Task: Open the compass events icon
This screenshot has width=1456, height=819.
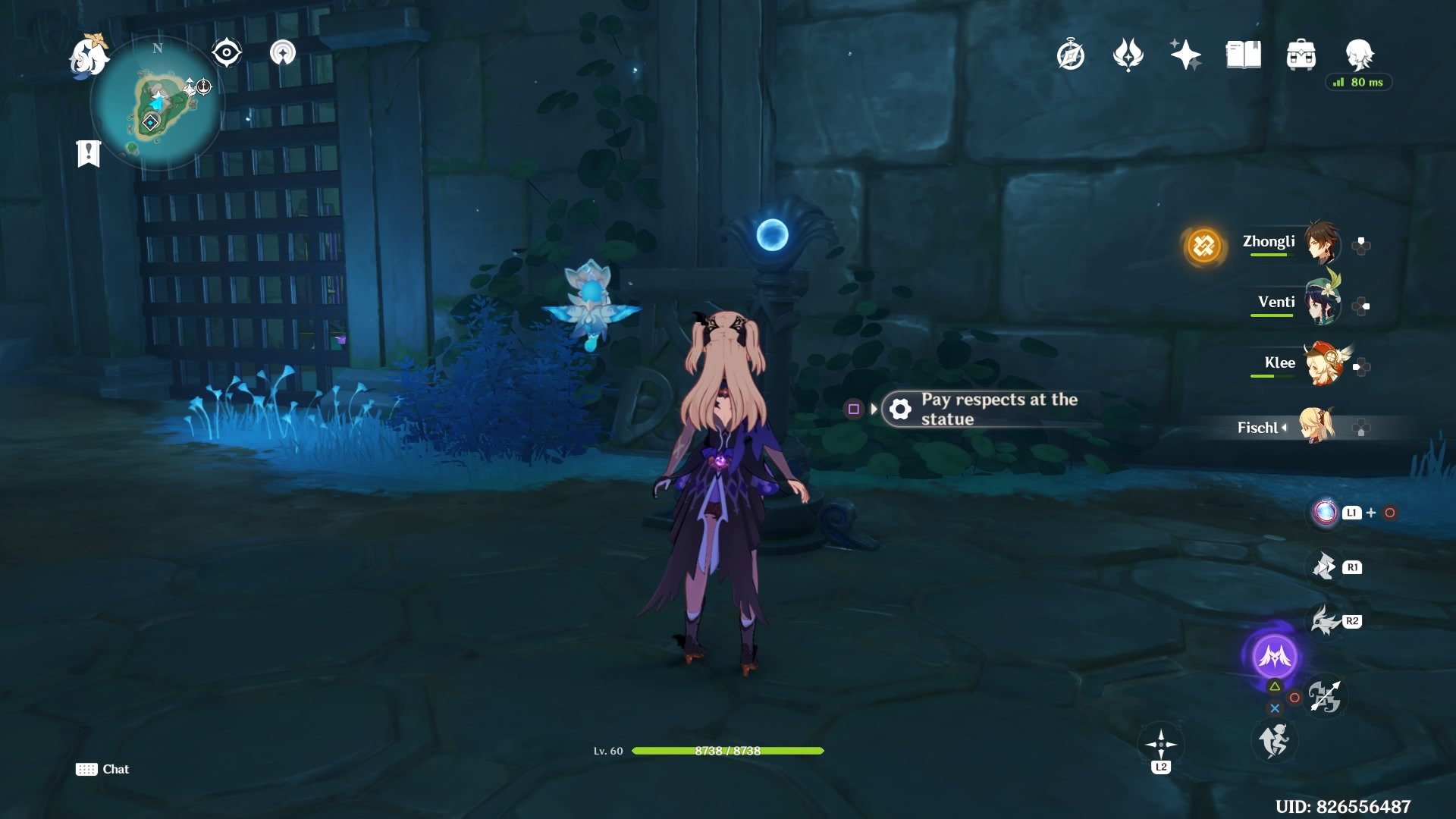Action: tap(1070, 55)
